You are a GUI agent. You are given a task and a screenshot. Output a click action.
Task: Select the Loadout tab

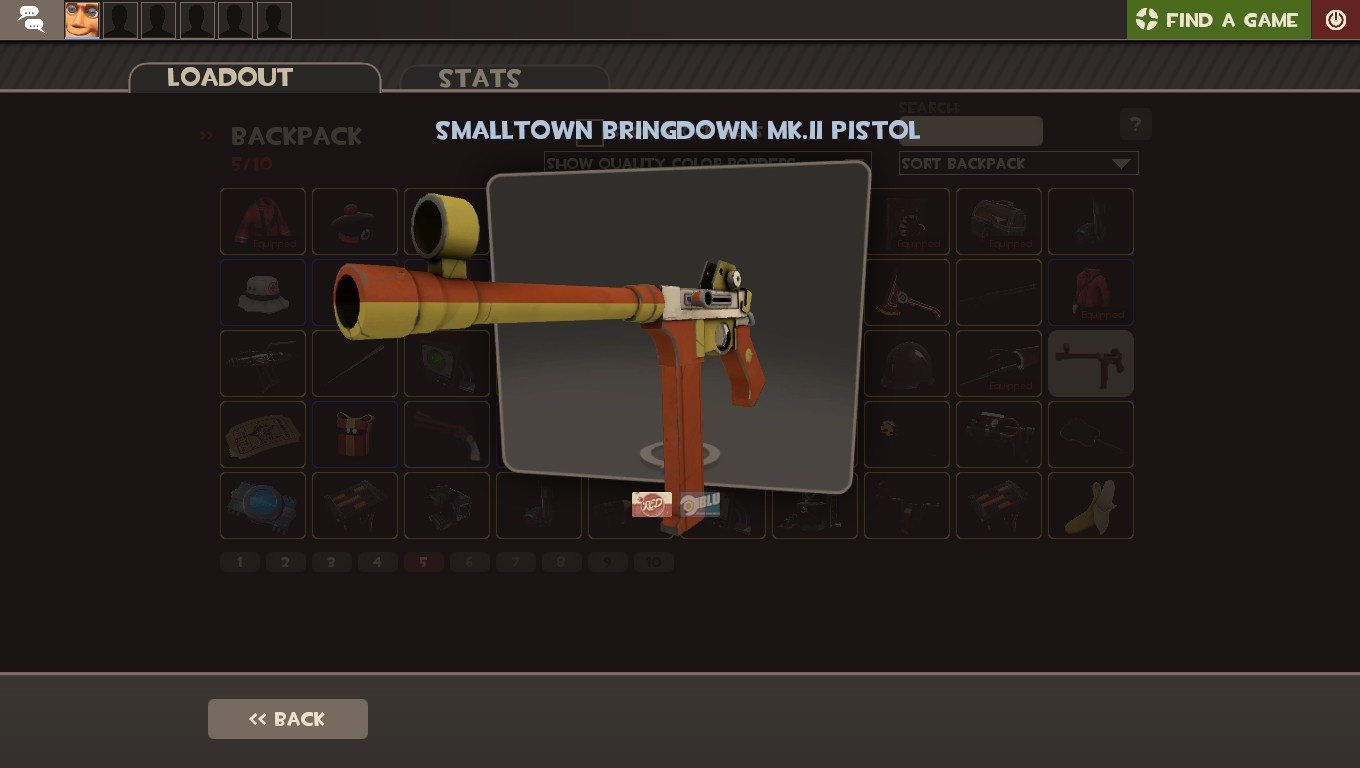pyautogui.click(x=230, y=78)
